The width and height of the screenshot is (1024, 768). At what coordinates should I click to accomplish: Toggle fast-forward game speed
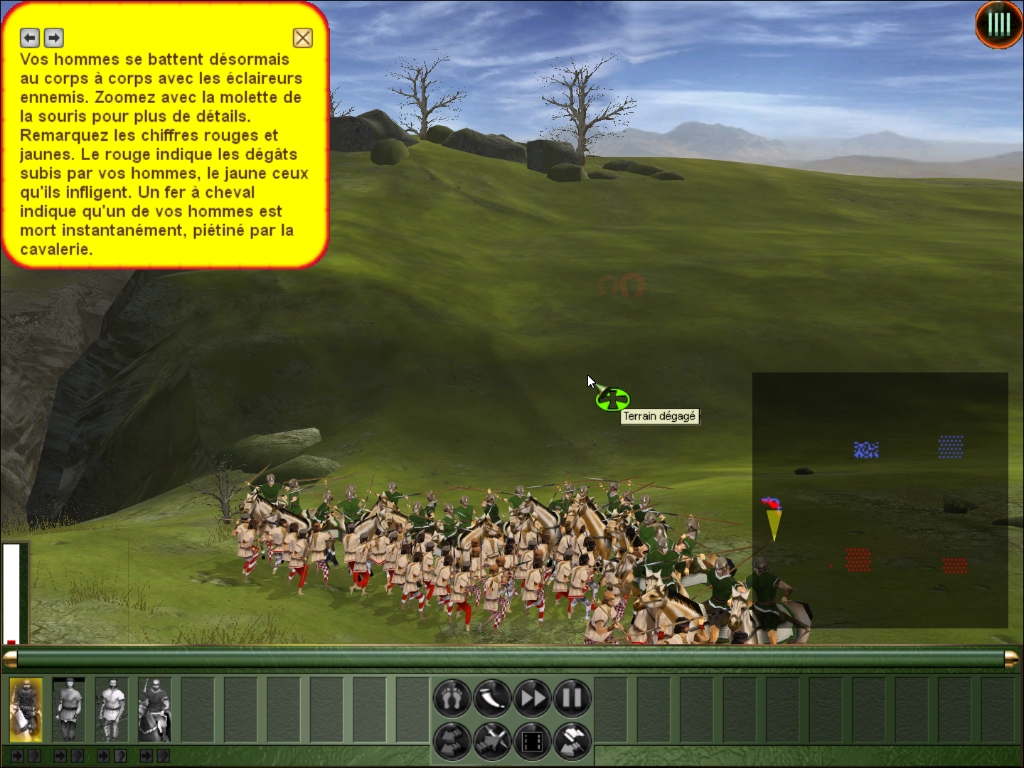(532, 697)
